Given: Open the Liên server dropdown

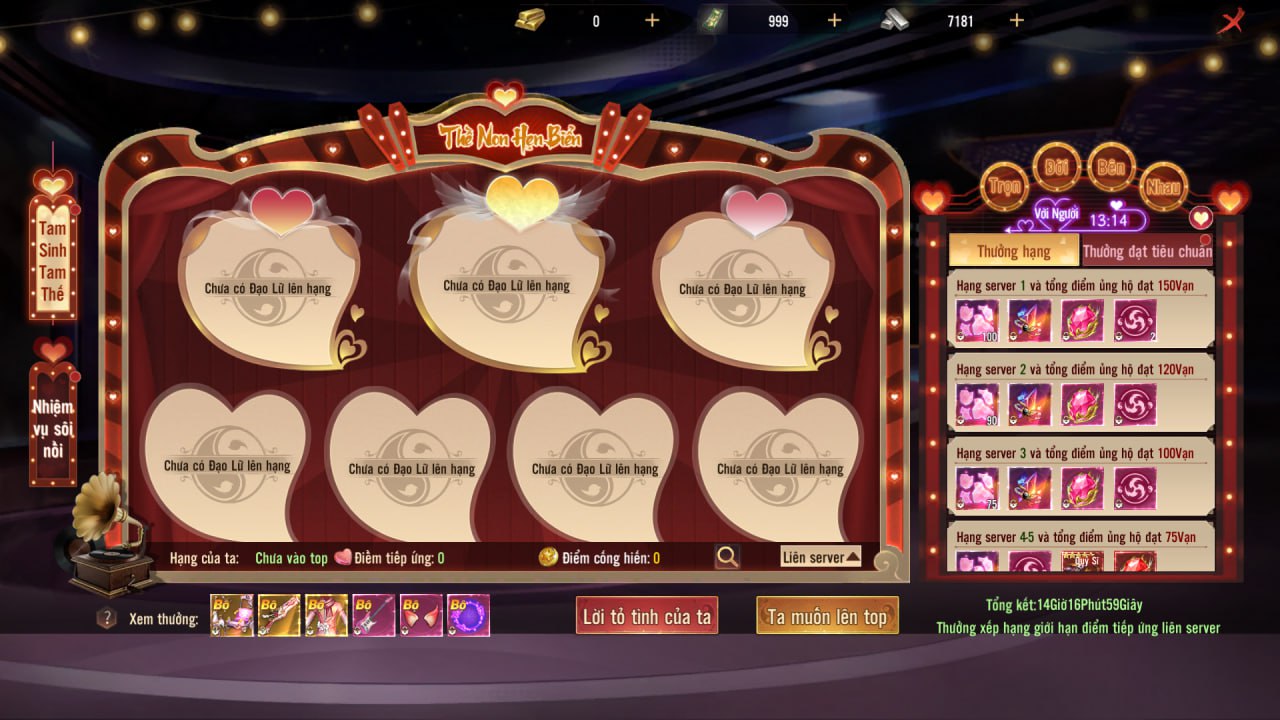Looking at the screenshot, I should (x=820, y=557).
